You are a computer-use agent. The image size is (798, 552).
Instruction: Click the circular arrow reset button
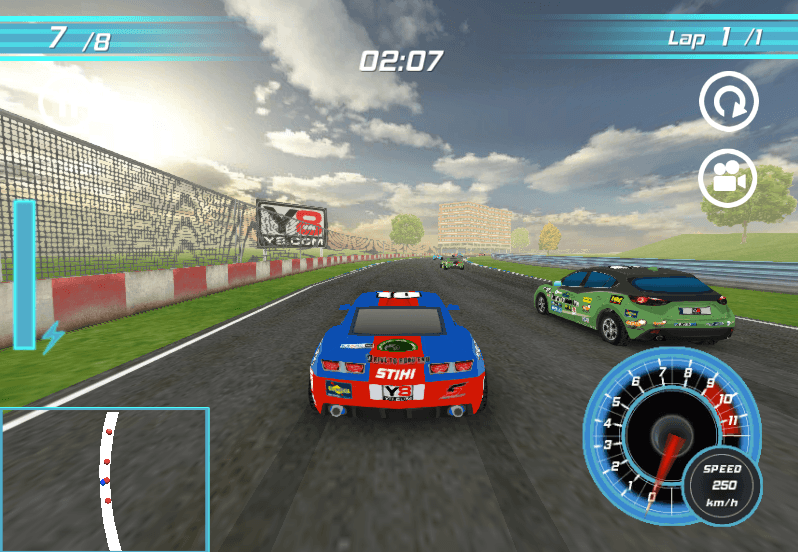click(x=728, y=101)
